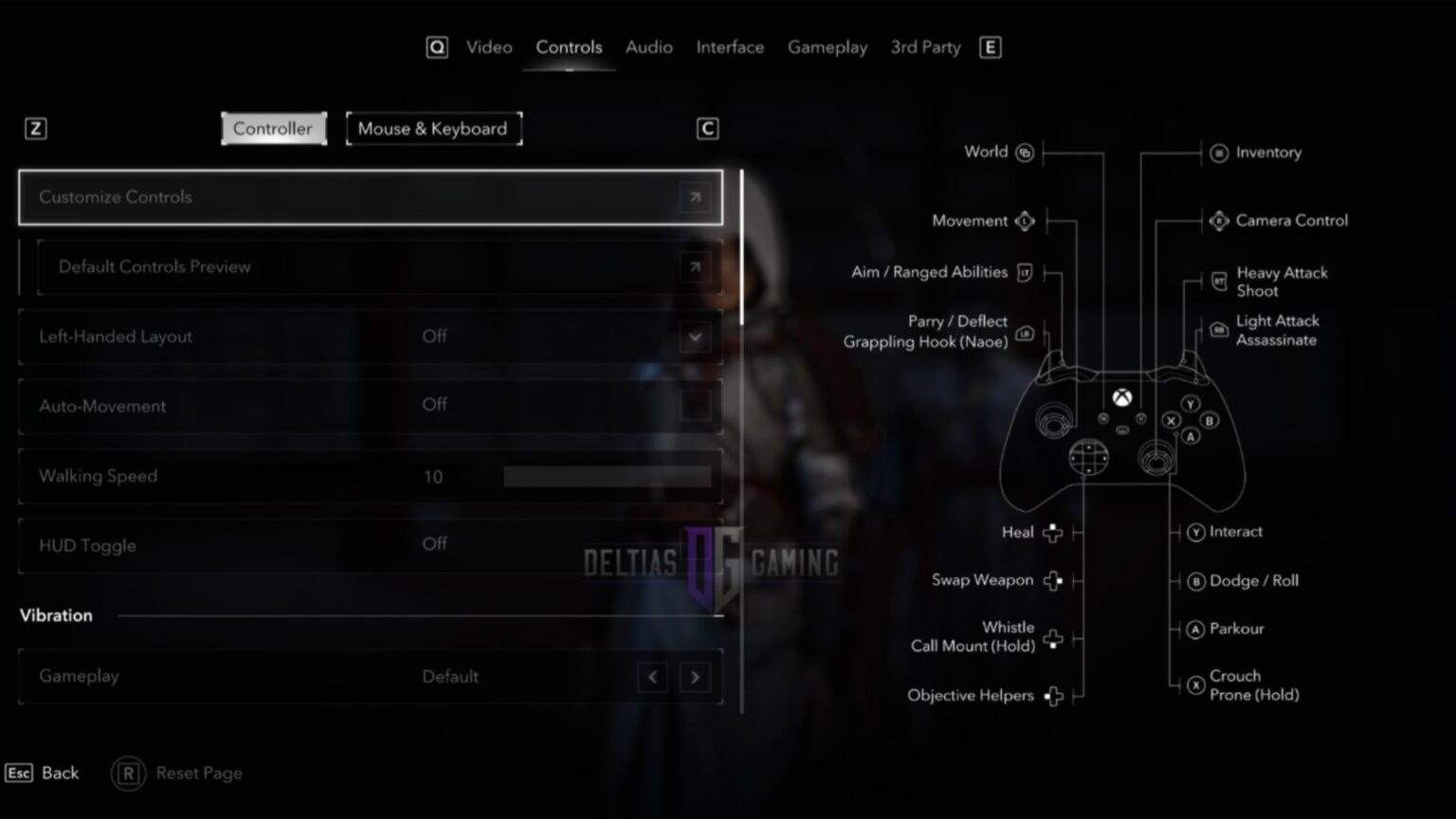Viewport: 1456px width, 819px height.
Task: Click the Heal d-pad icon
Action: click(x=1052, y=533)
